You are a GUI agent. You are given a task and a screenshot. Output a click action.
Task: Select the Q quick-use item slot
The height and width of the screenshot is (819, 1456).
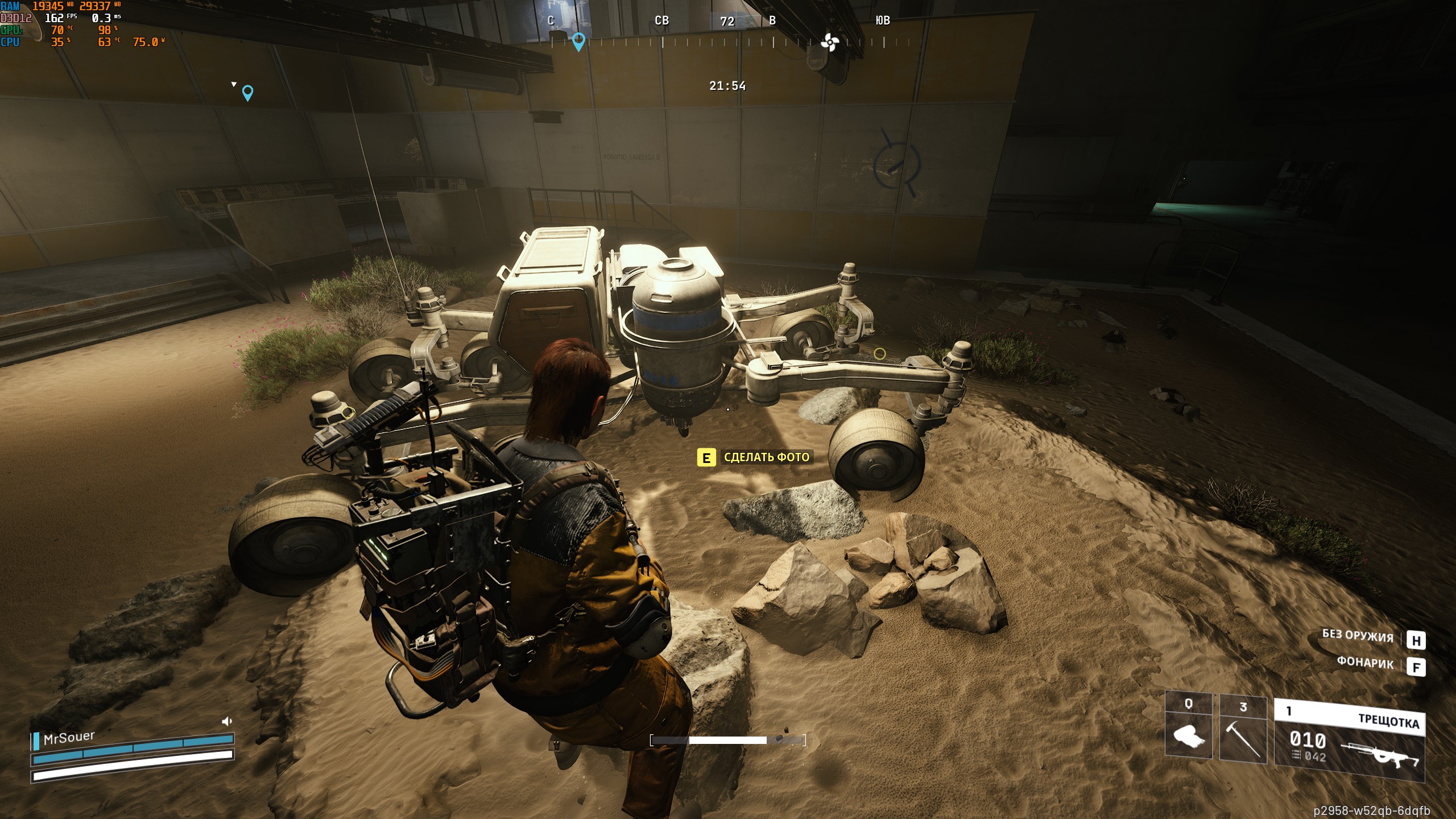(1189, 727)
